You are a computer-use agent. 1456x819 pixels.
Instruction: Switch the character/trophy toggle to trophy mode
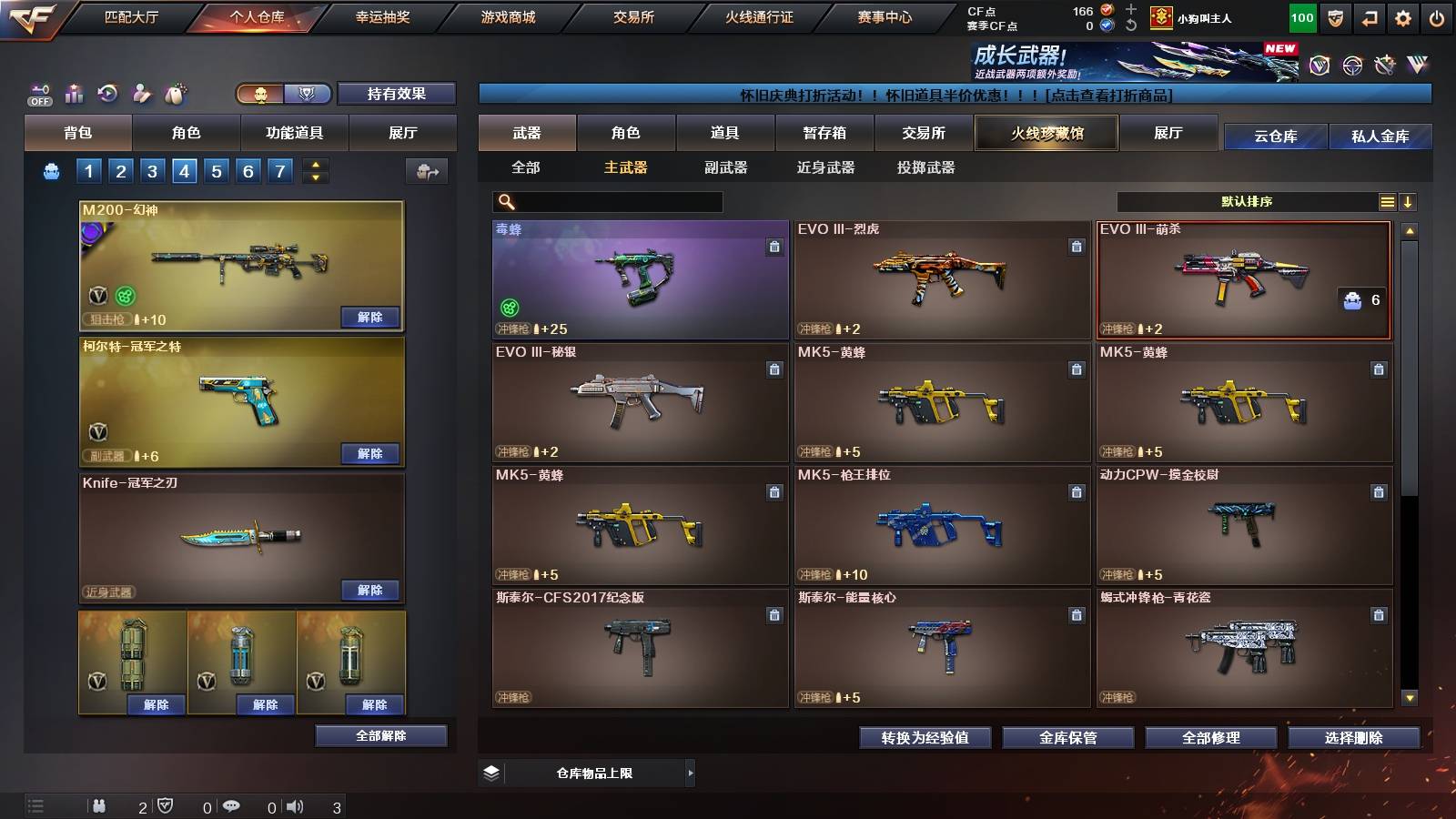click(308, 94)
